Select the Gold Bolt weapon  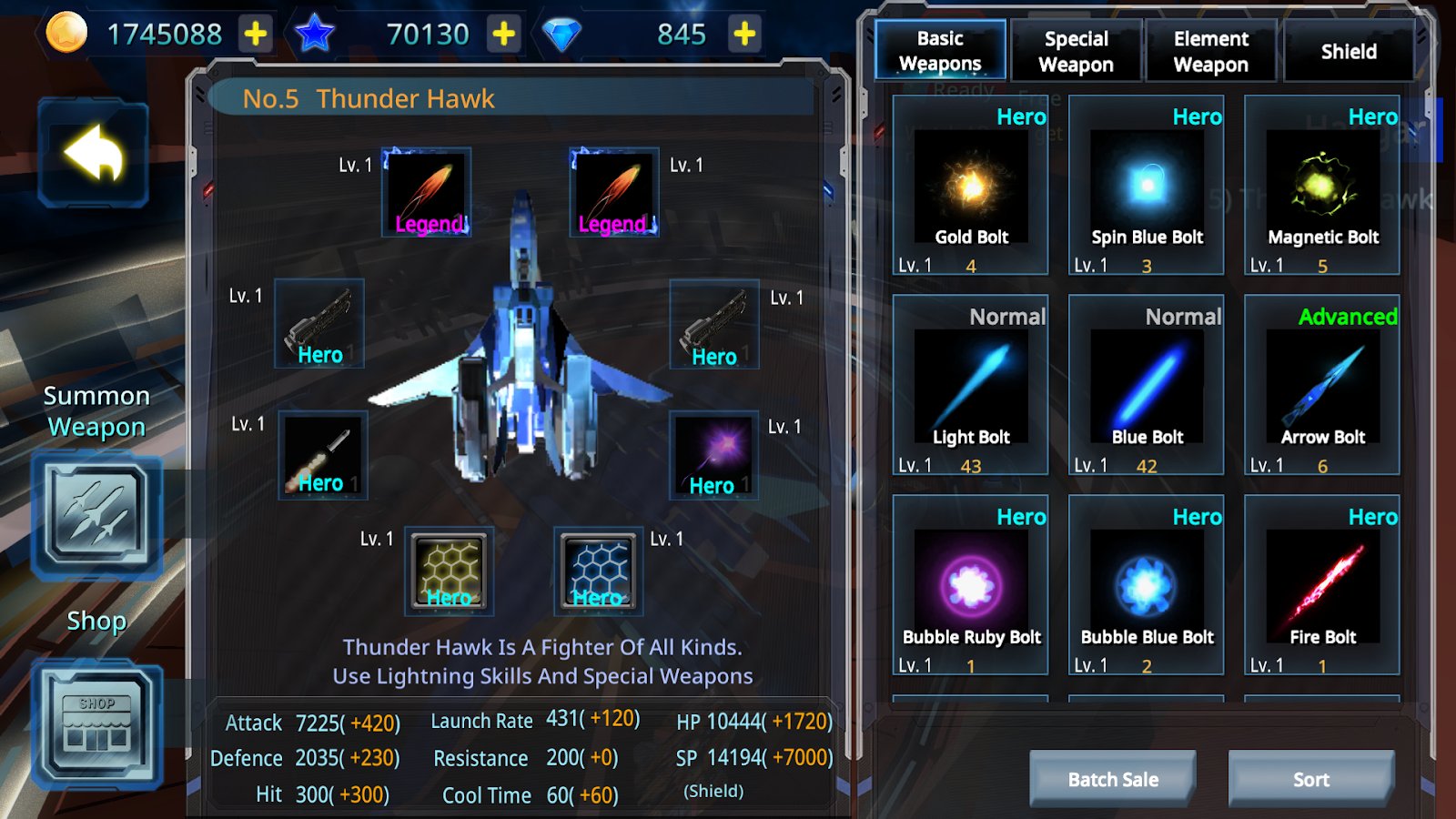point(970,187)
